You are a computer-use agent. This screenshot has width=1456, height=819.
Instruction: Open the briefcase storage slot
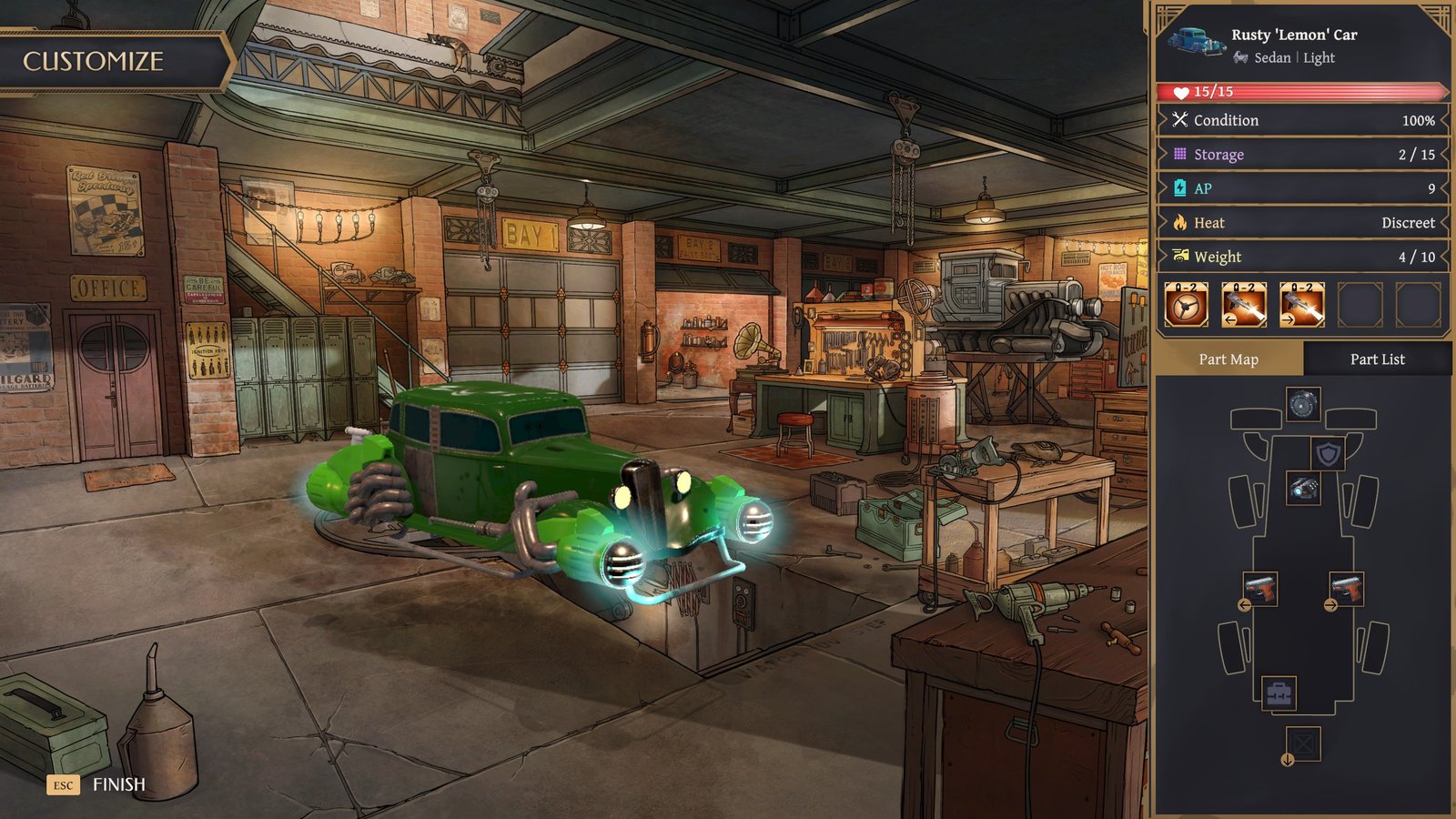click(x=1279, y=693)
